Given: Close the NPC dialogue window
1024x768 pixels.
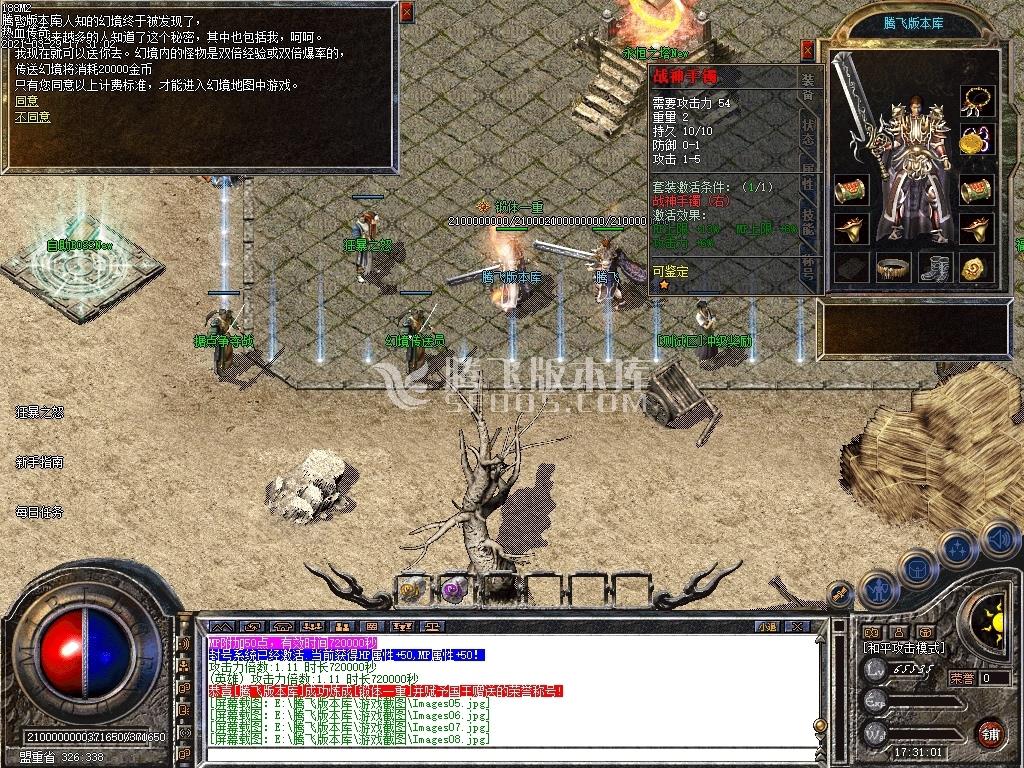Looking at the screenshot, I should [407, 13].
